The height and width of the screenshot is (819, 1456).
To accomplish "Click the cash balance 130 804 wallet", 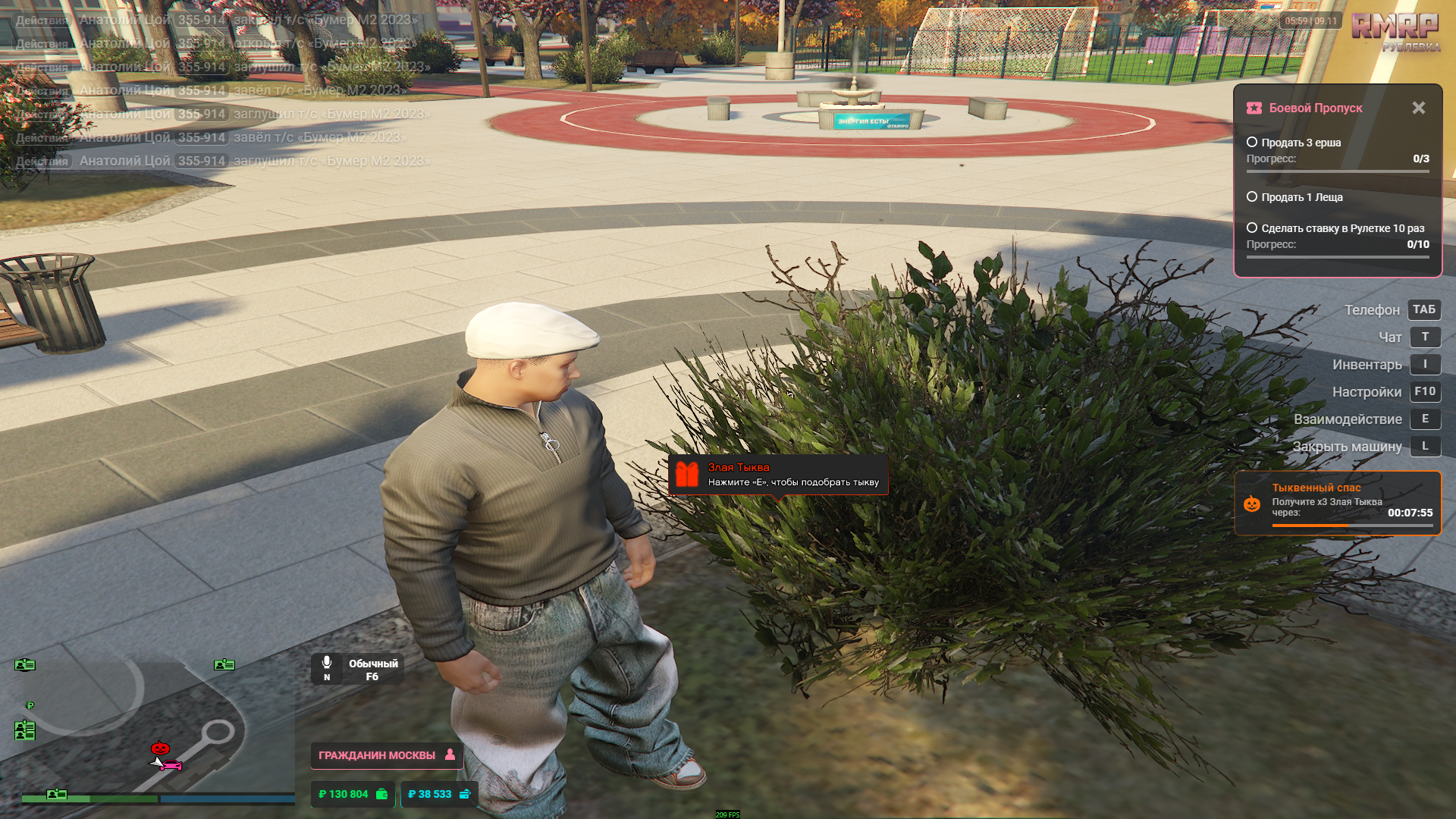I will [353, 794].
